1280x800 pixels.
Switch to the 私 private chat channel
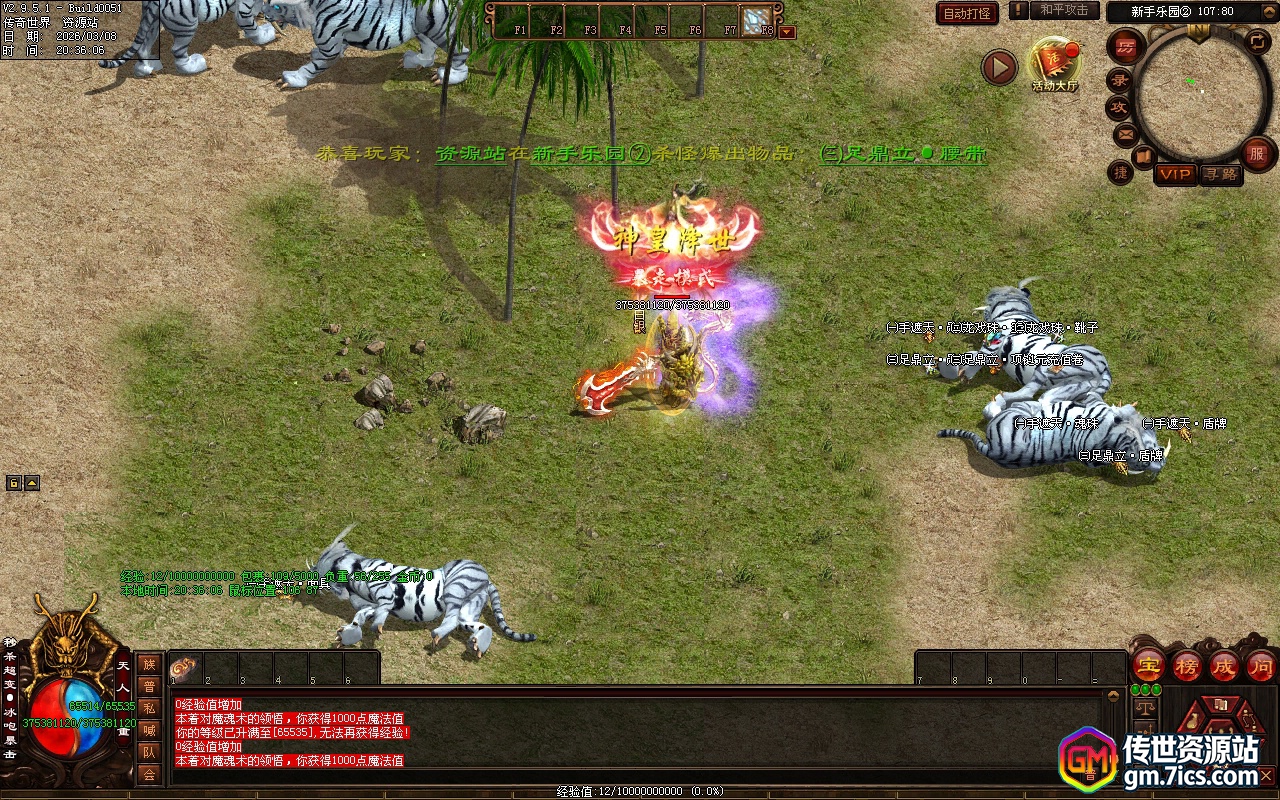149,707
